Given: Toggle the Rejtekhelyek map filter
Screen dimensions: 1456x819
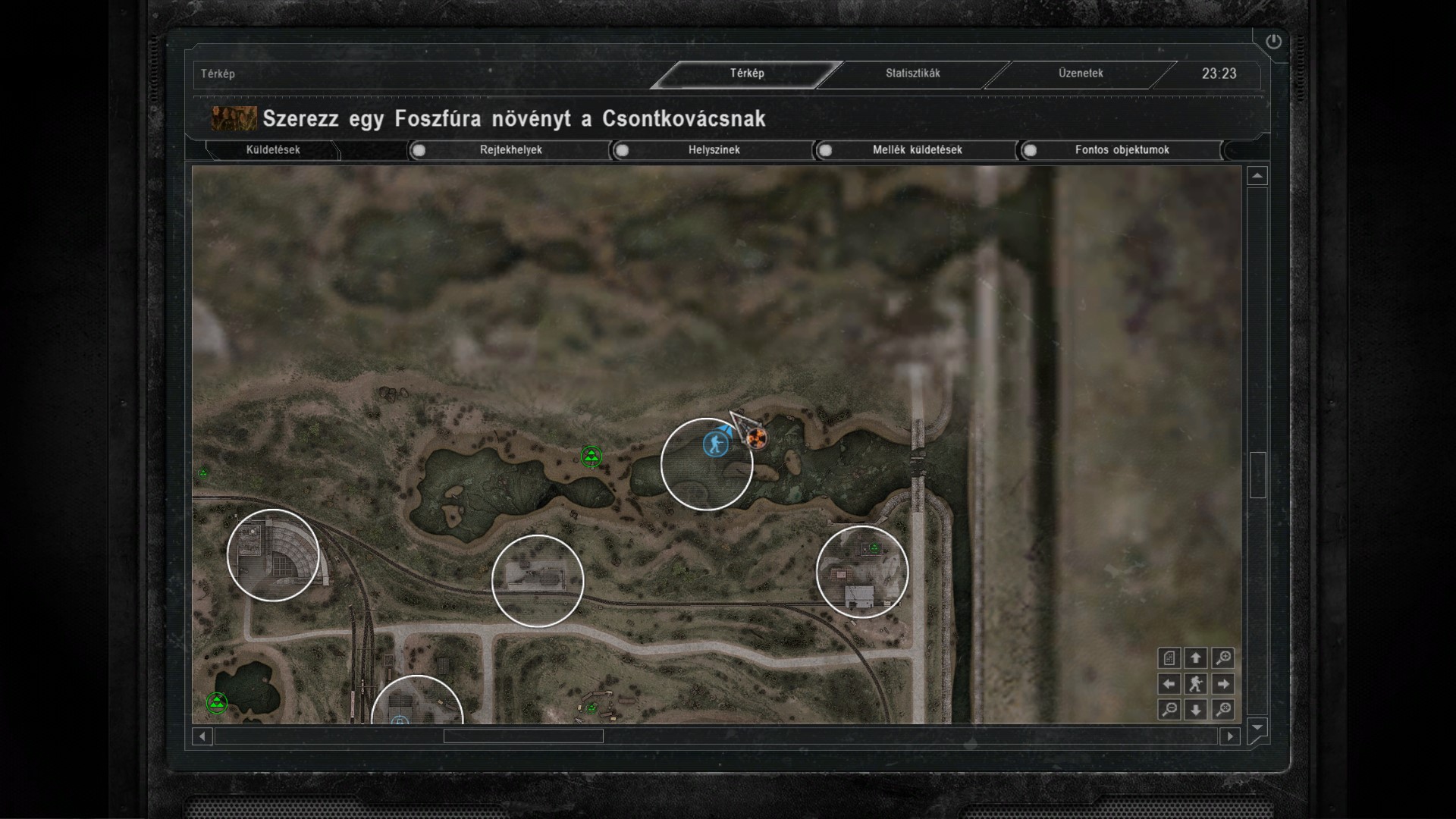Looking at the screenshot, I should tap(419, 150).
